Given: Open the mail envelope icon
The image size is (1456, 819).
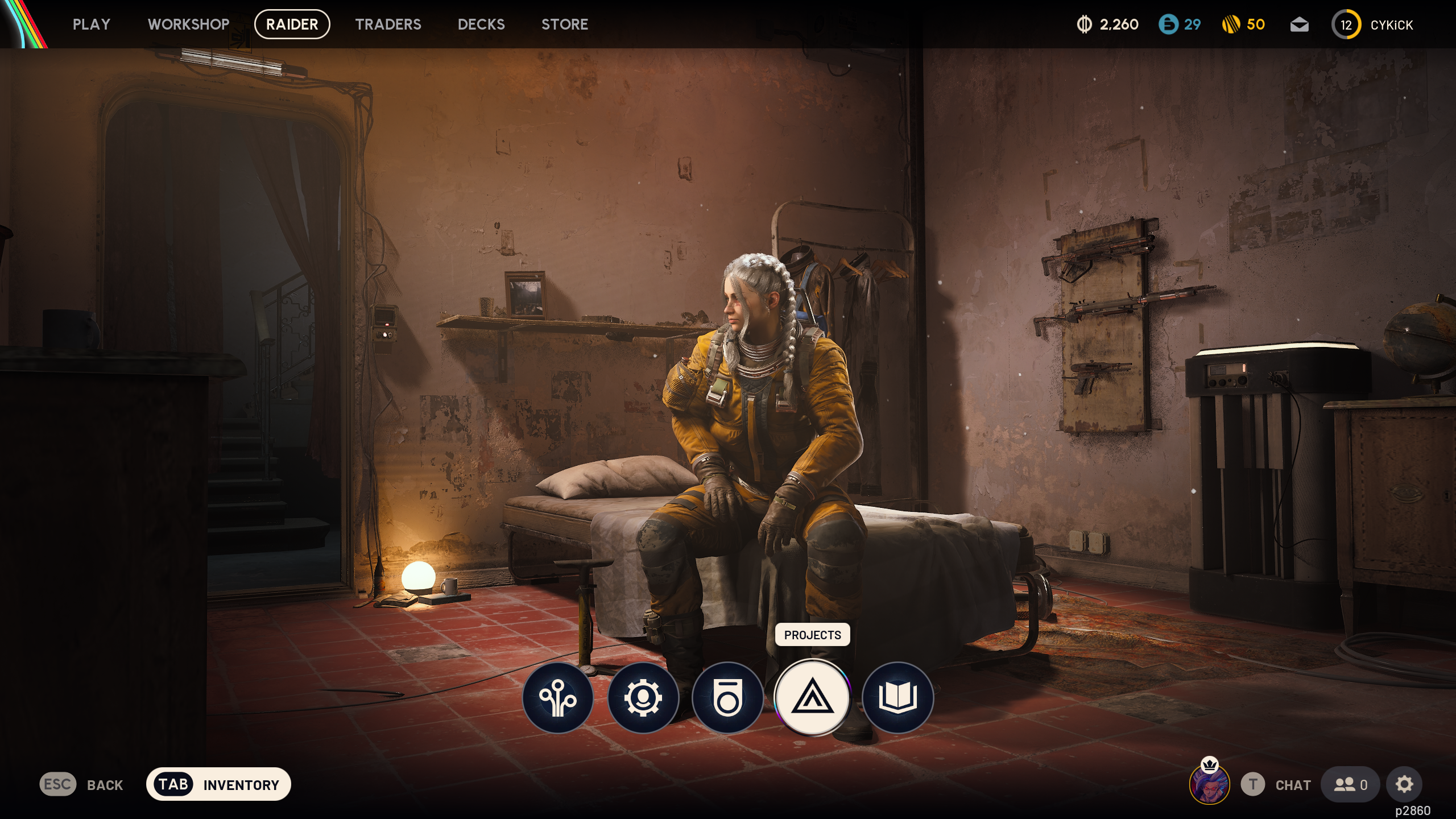Looking at the screenshot, I should [x=1301, y=24].
